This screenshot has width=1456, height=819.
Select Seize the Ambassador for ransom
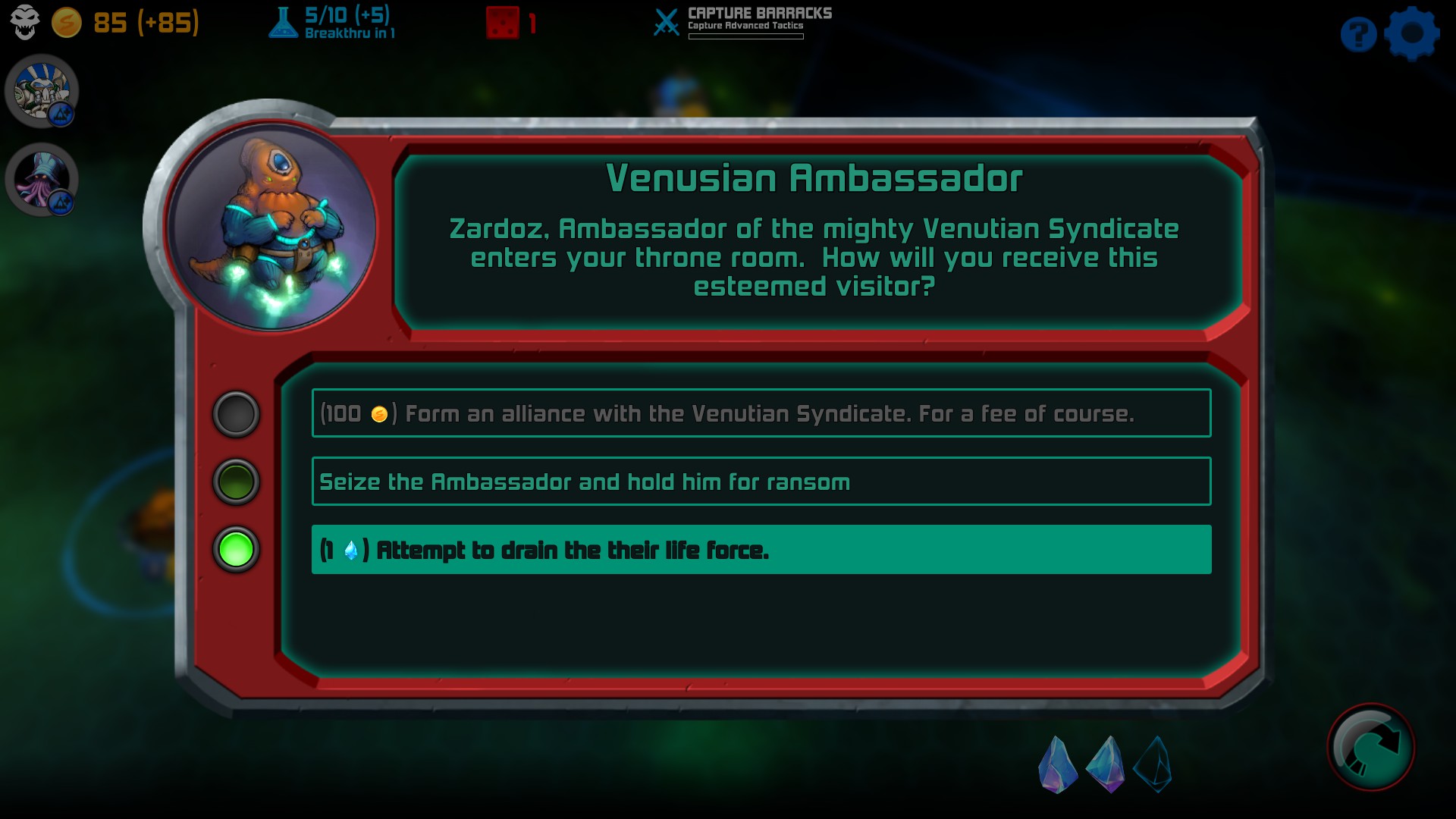(761, 482)
